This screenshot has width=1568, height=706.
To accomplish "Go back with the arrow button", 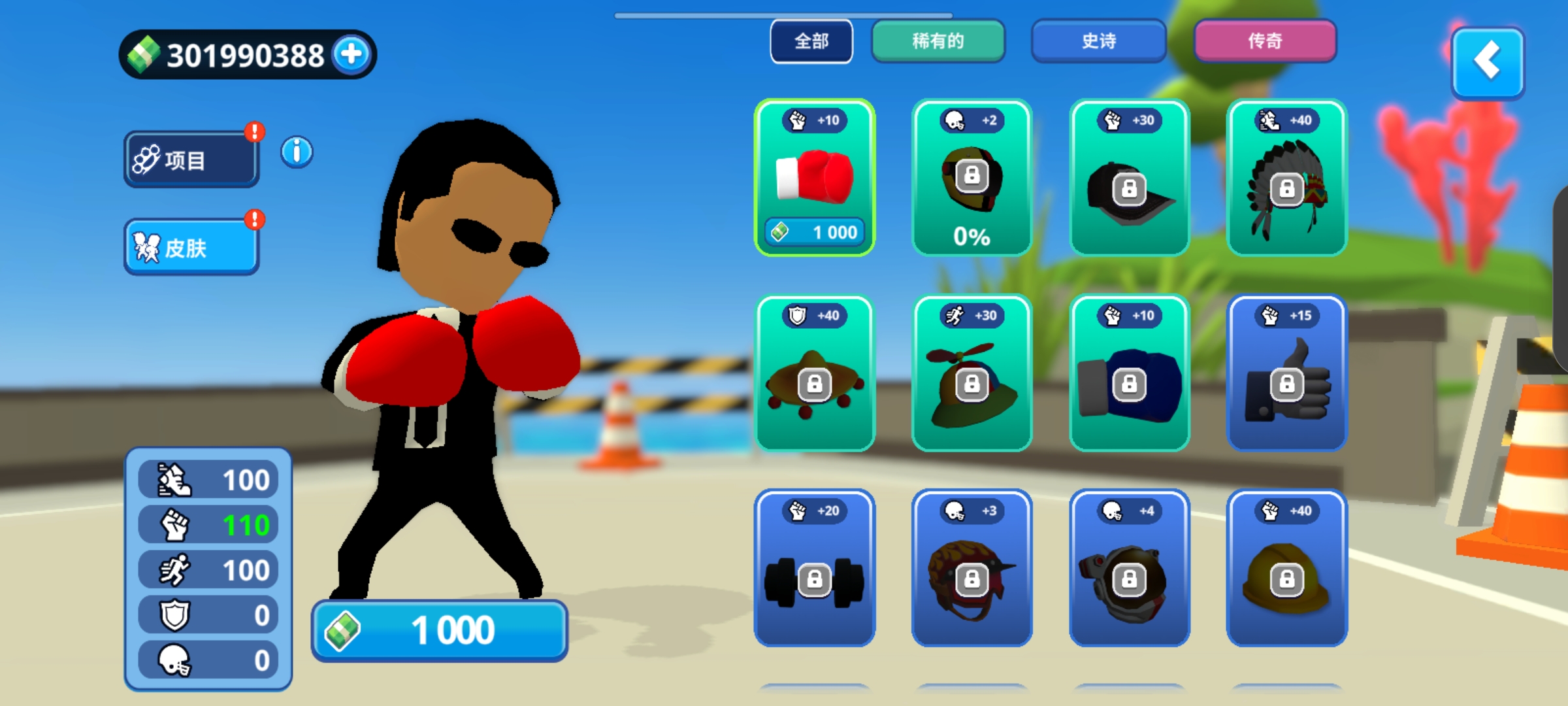I will (x=1488, y=62).
